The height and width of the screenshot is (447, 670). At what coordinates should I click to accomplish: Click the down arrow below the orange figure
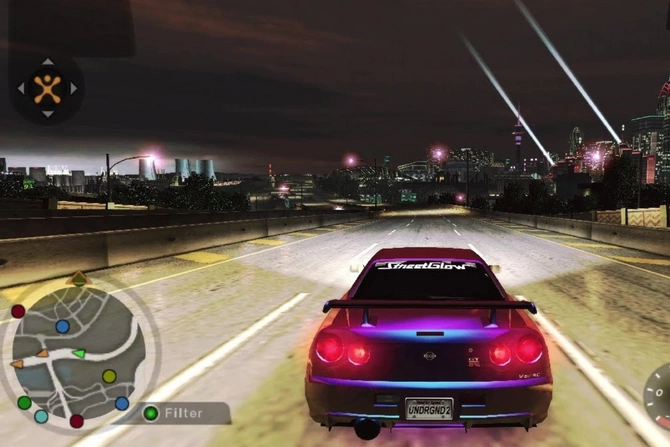pos(47,113)
